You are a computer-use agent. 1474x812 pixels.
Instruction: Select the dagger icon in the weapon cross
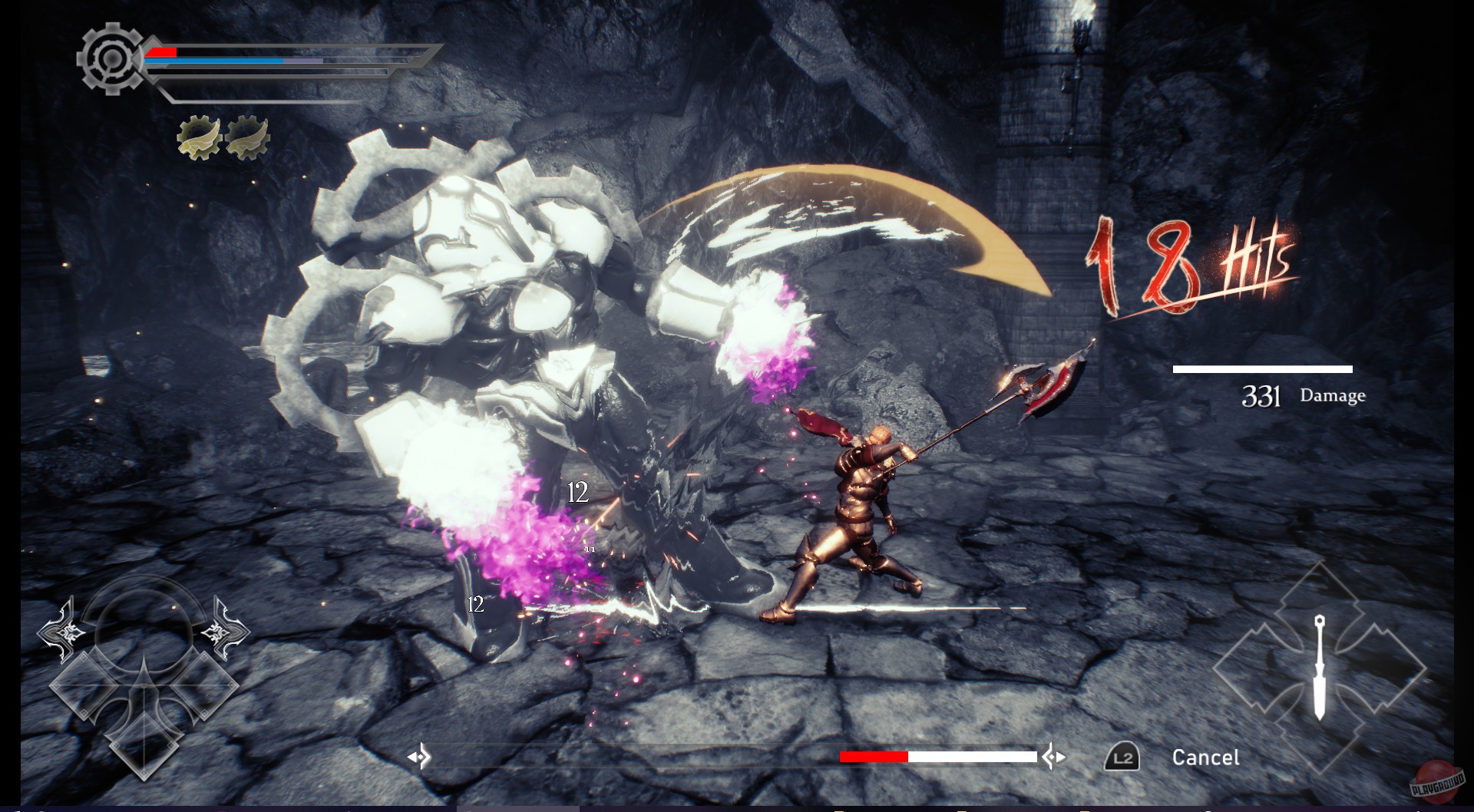[x=1320, y=668]
